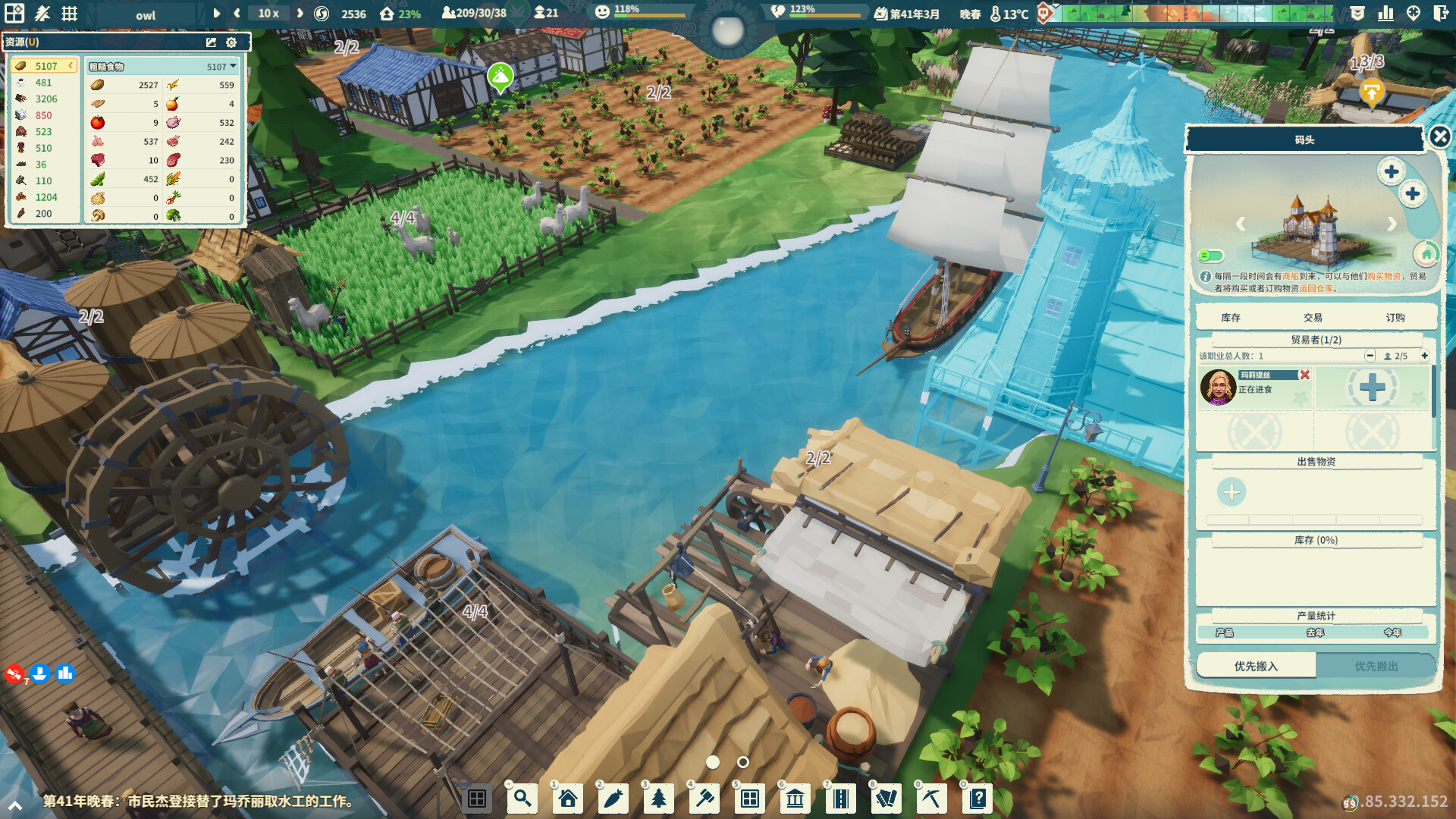The image size is (1456, 819).
Task: Select the magnifier search tool in bottom toolbar
Action: tap(522, 798)
